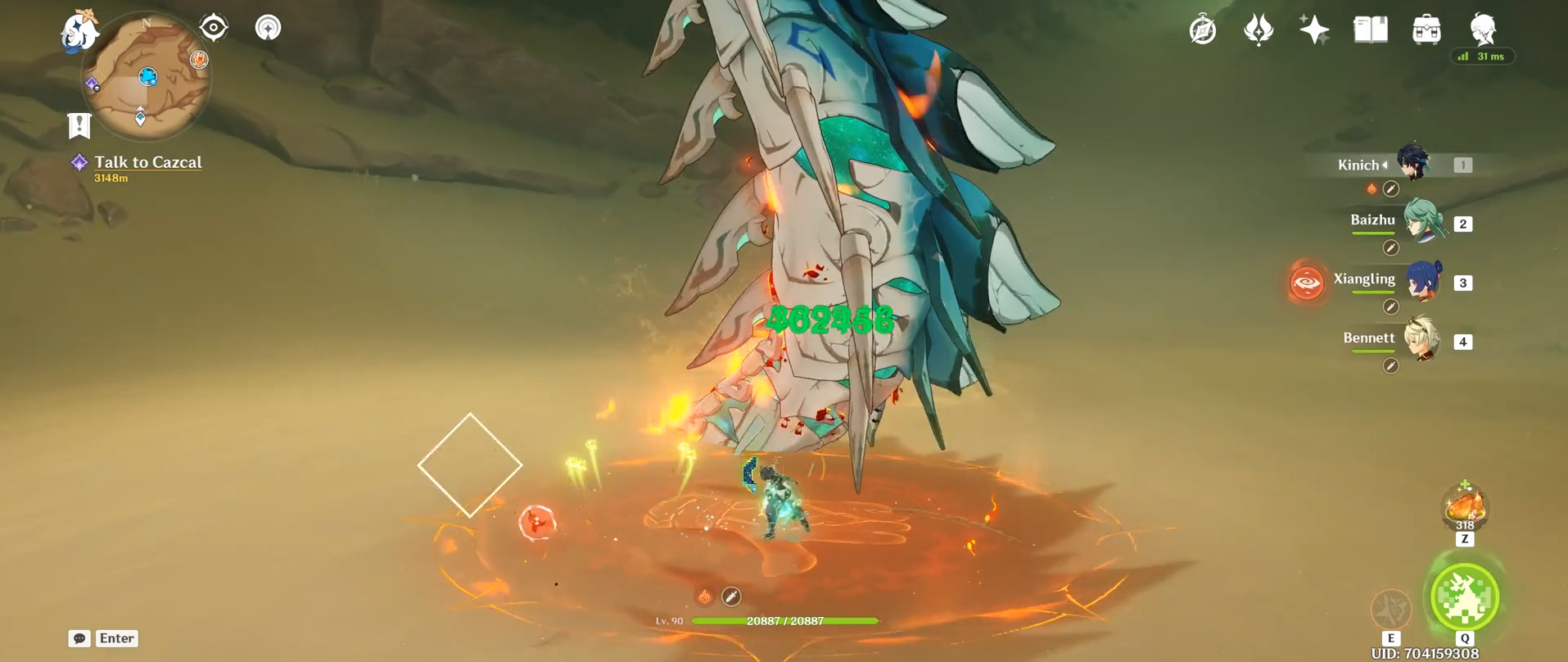1568x662 pixels.
Task: Switch to Bennett in the party
Action: (x=1423, y=340)
